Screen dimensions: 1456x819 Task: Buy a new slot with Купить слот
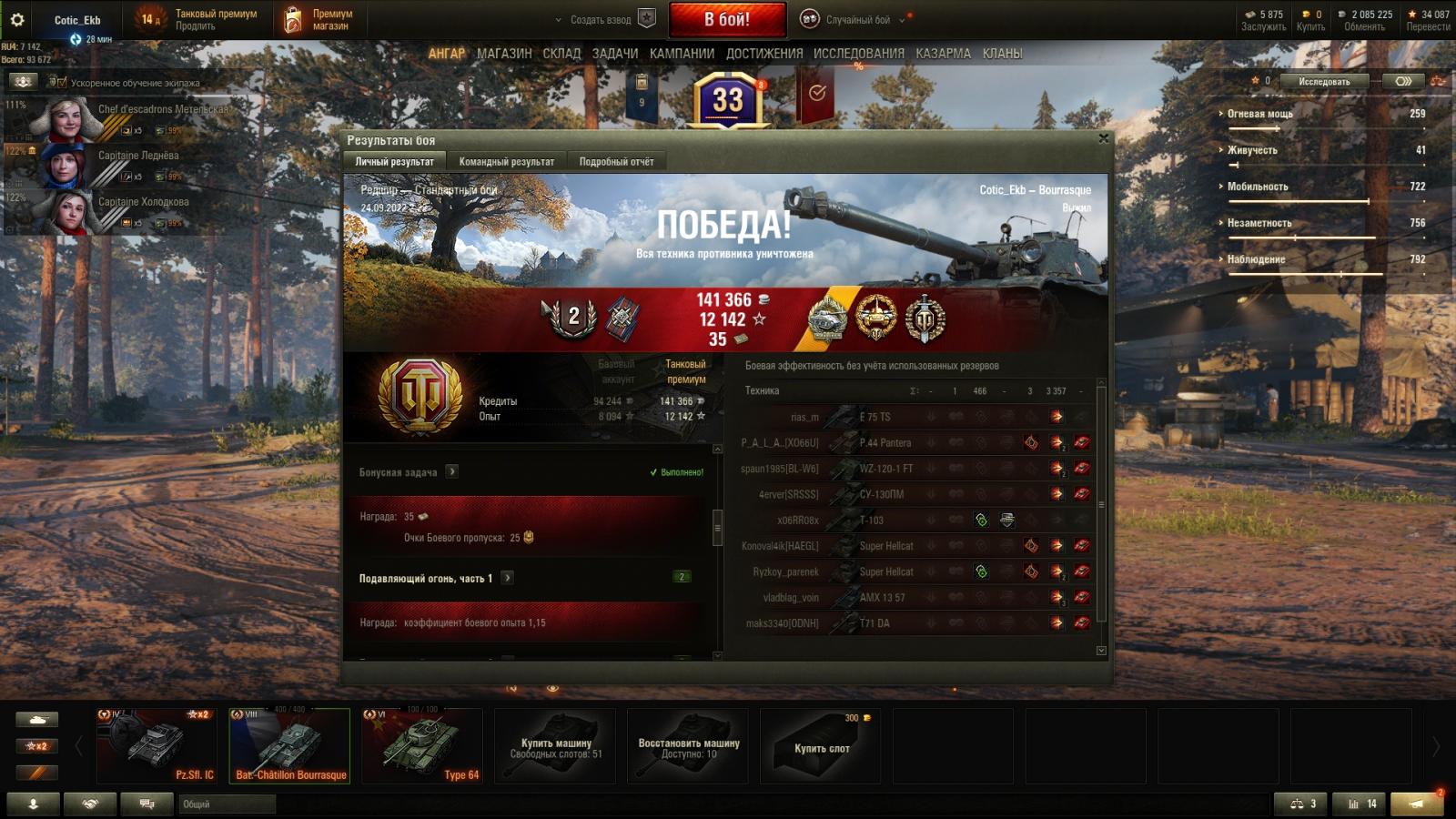pos(821,746)
